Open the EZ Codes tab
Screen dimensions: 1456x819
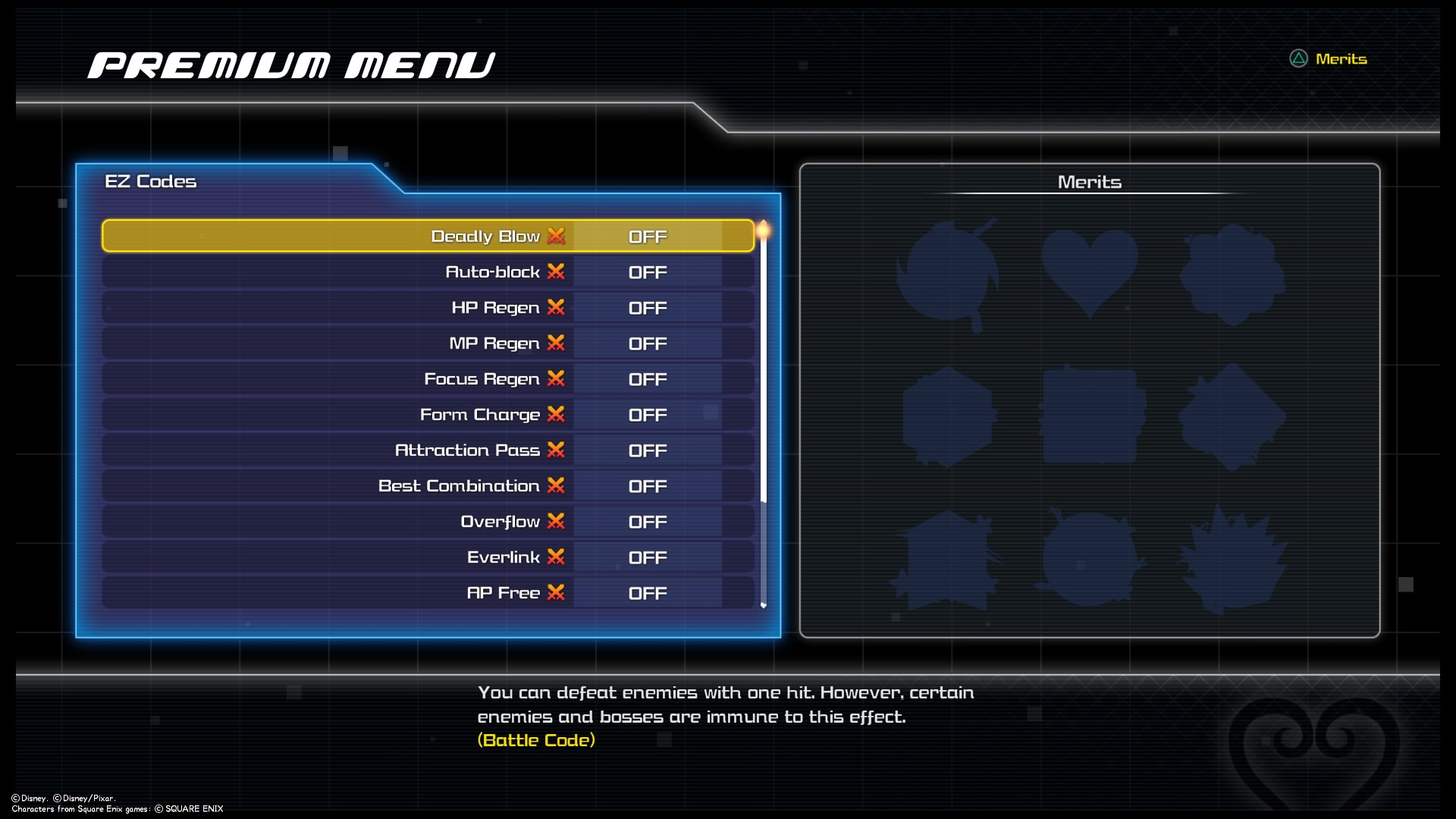point(151,181)
